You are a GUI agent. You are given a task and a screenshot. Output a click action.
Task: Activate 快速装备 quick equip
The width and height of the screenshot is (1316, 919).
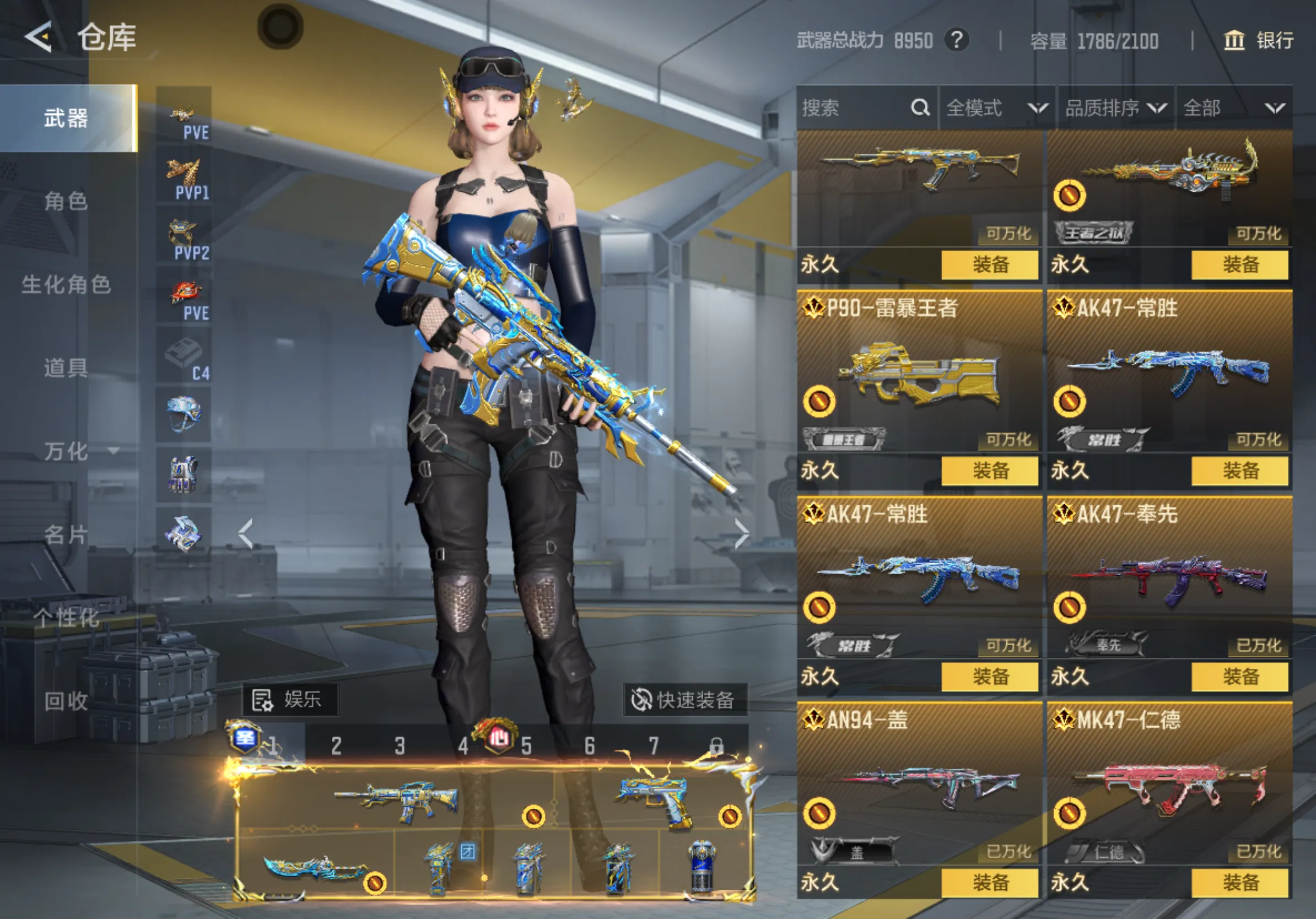point(684,700)
